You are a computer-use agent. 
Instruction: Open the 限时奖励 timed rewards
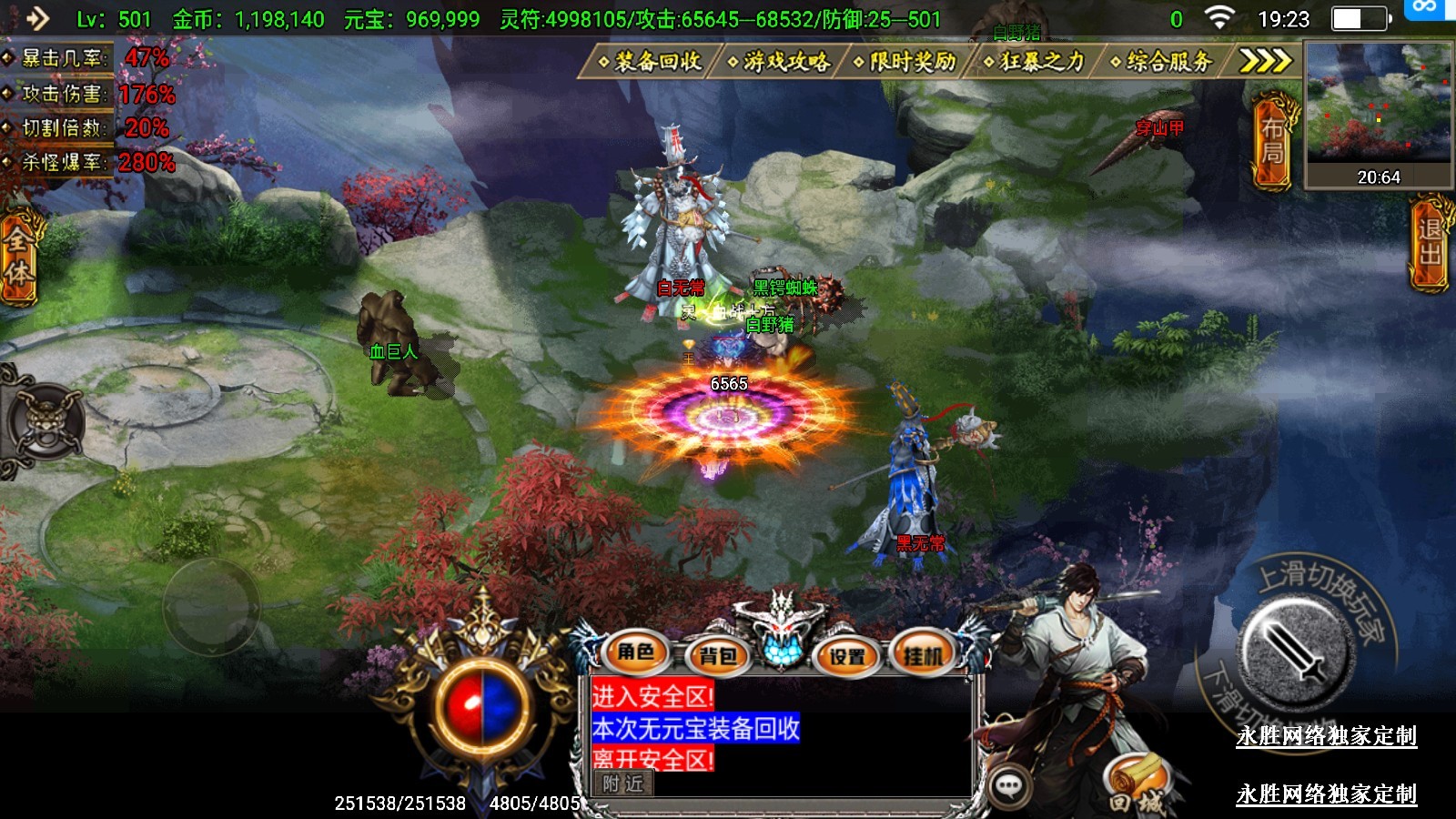905,61
